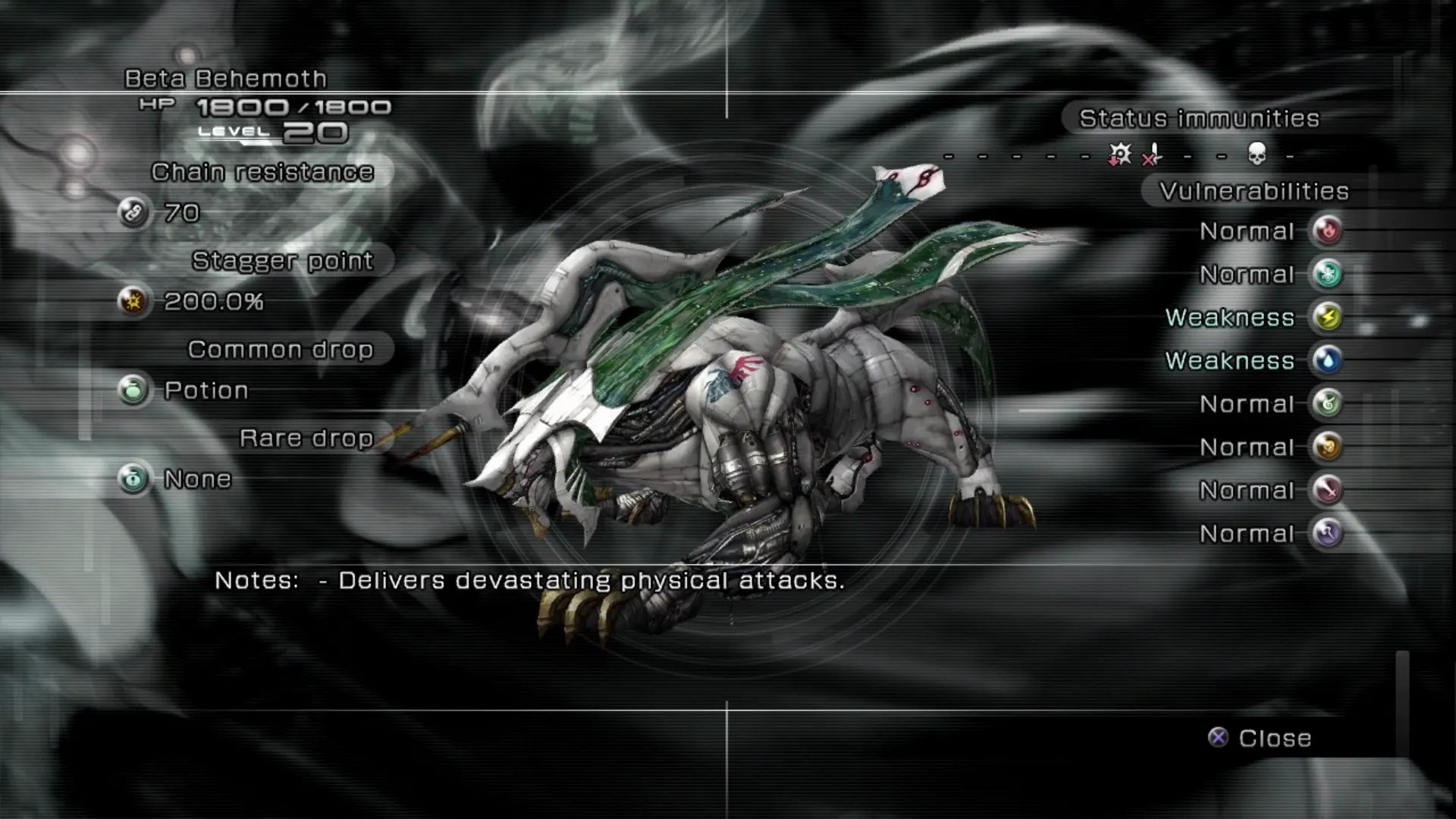Choose the water droplet weakness icon

[x=1328, y=360]
